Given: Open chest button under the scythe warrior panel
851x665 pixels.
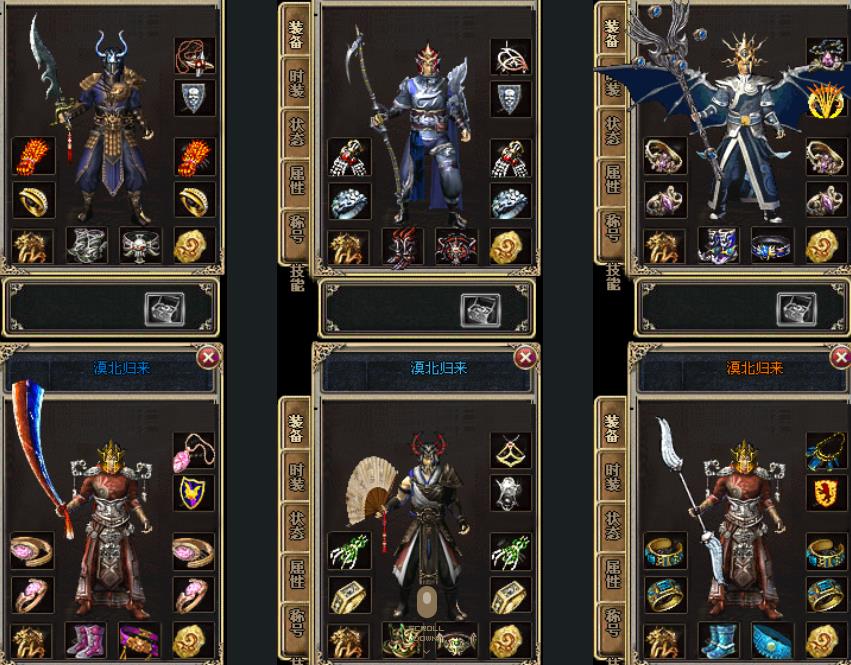Looking at the screenshot, I should (x=478, y=309).
